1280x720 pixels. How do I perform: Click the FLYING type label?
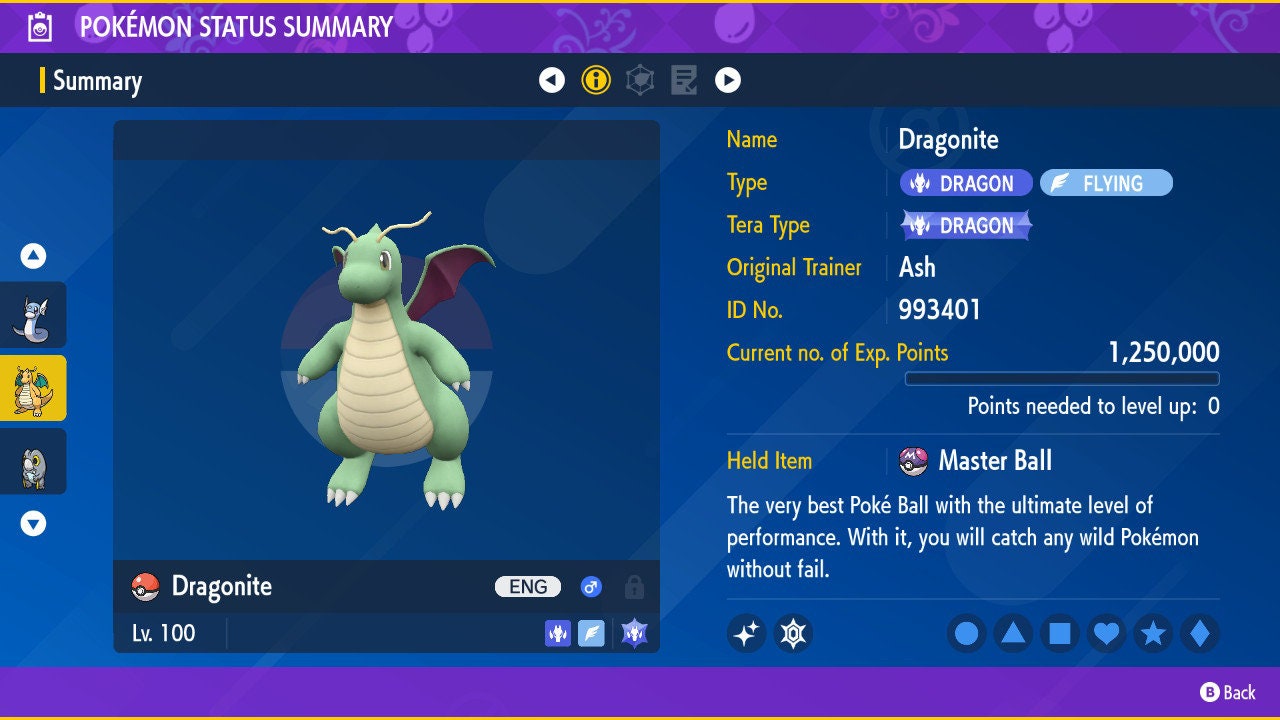pos(1106,182)
